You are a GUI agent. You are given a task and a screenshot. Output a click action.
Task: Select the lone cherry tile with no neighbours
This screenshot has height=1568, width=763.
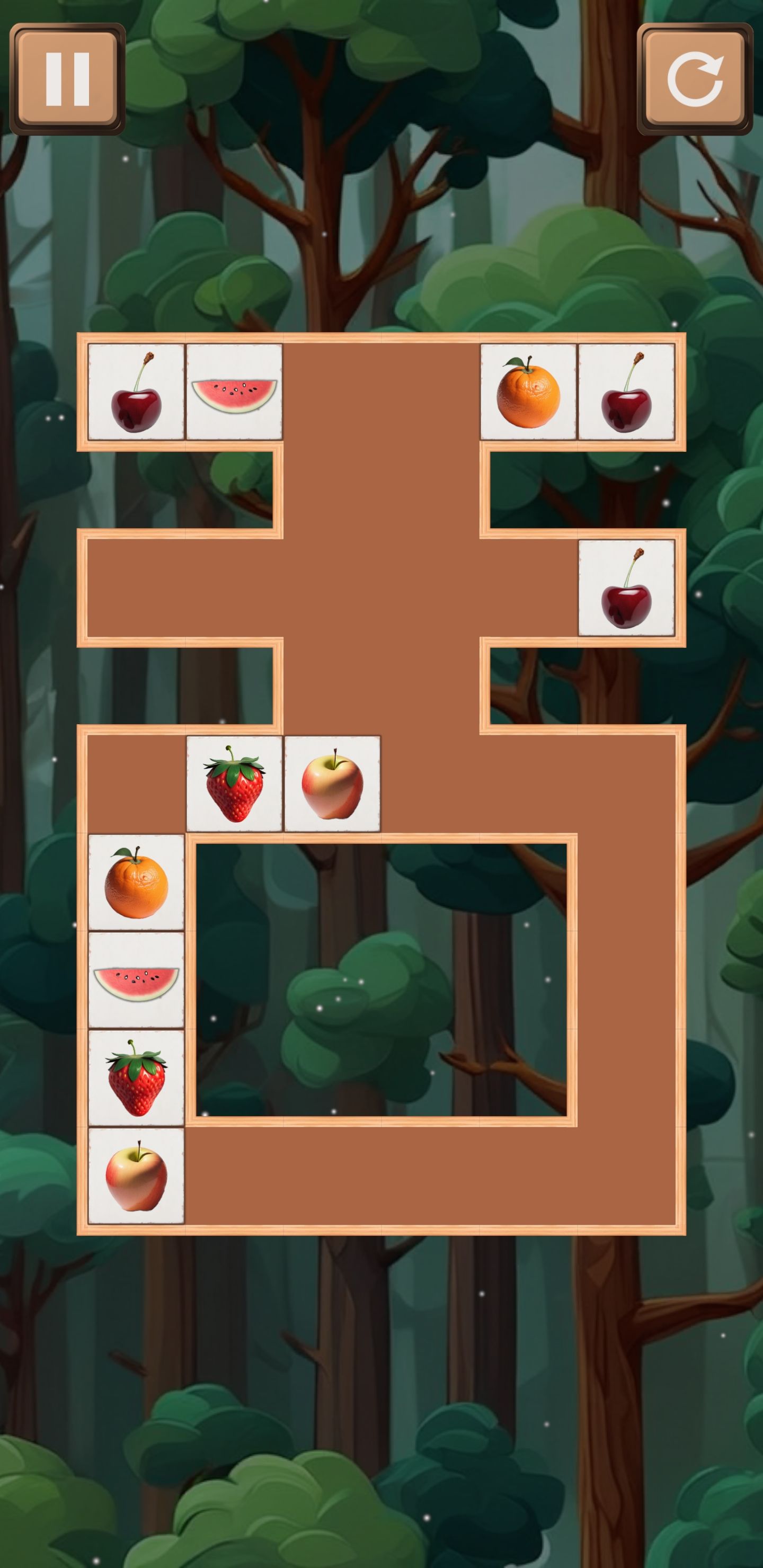(626, 588)
